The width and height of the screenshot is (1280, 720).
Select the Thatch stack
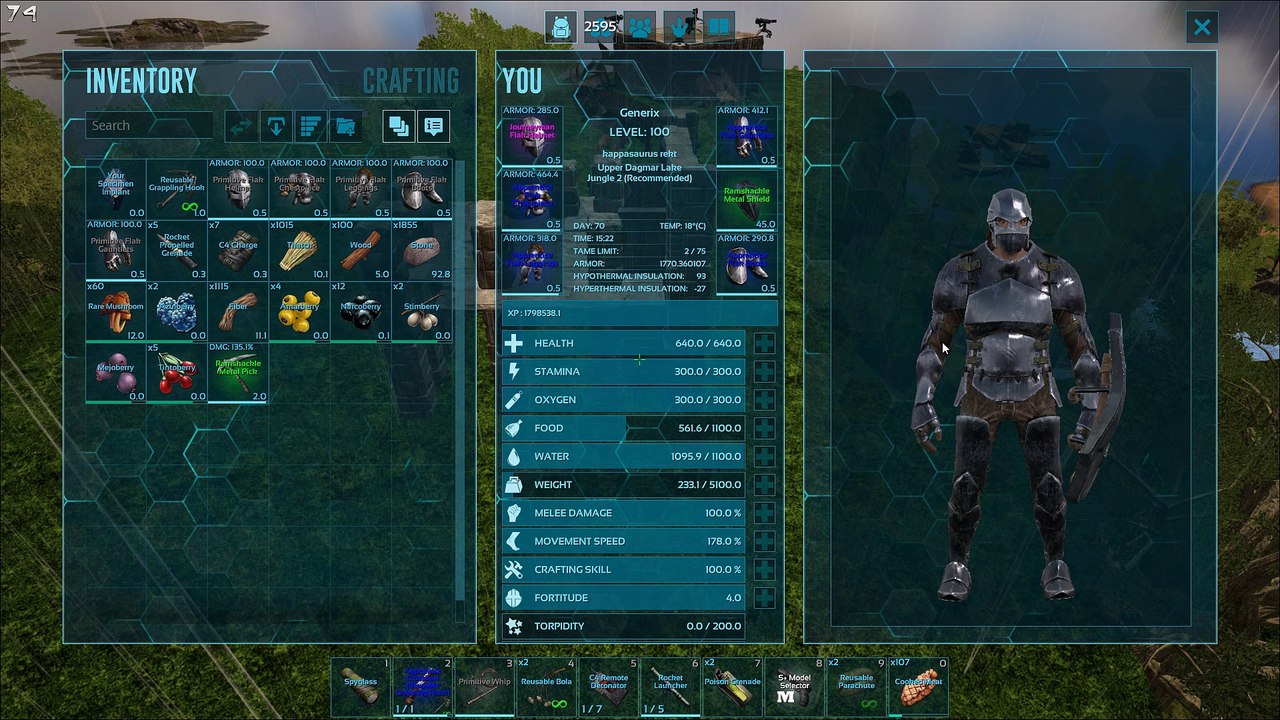(x=299, y=250)
